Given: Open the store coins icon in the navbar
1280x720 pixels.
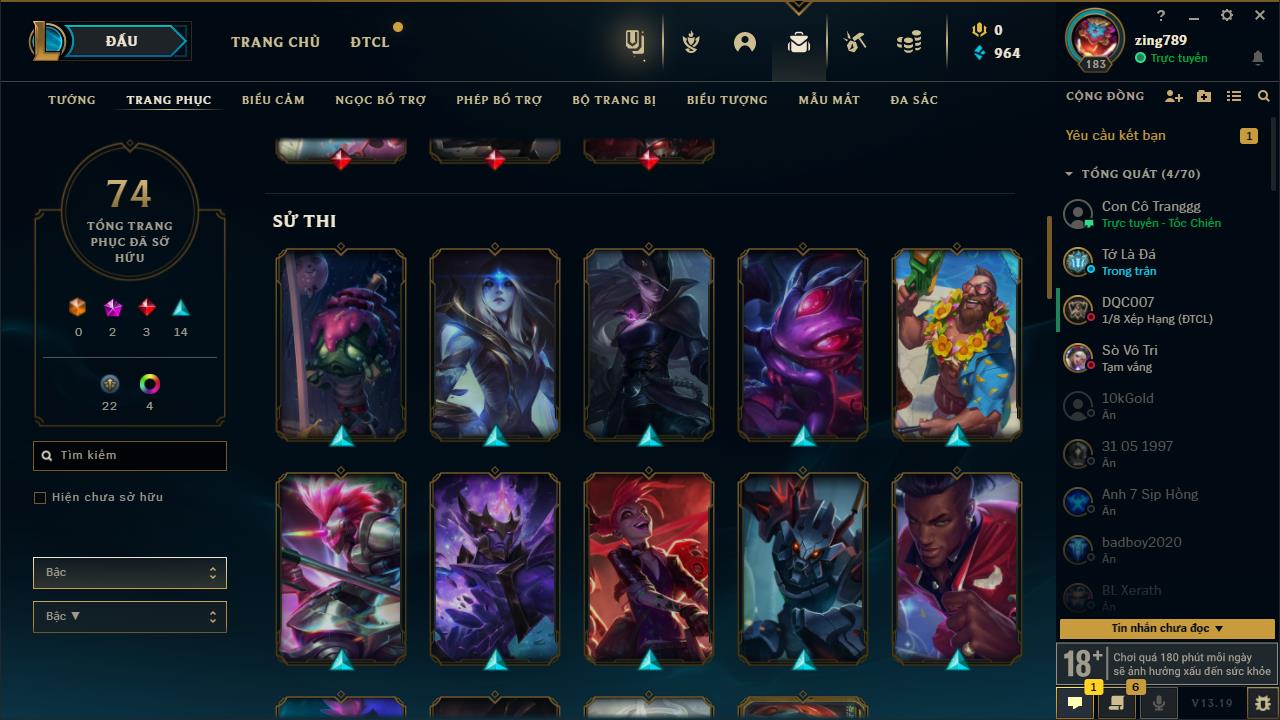Looking at the screenshot, I should tap(908, 42).
